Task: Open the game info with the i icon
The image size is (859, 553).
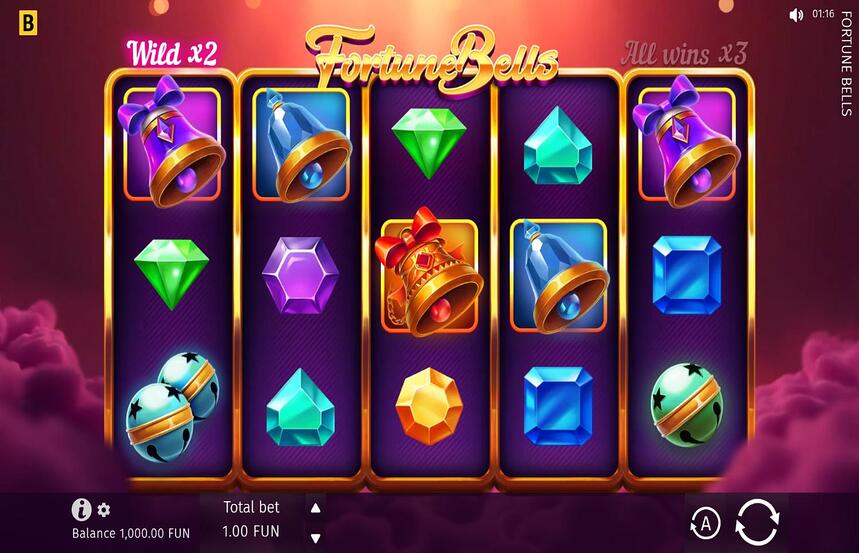Action: pos(81,510)
